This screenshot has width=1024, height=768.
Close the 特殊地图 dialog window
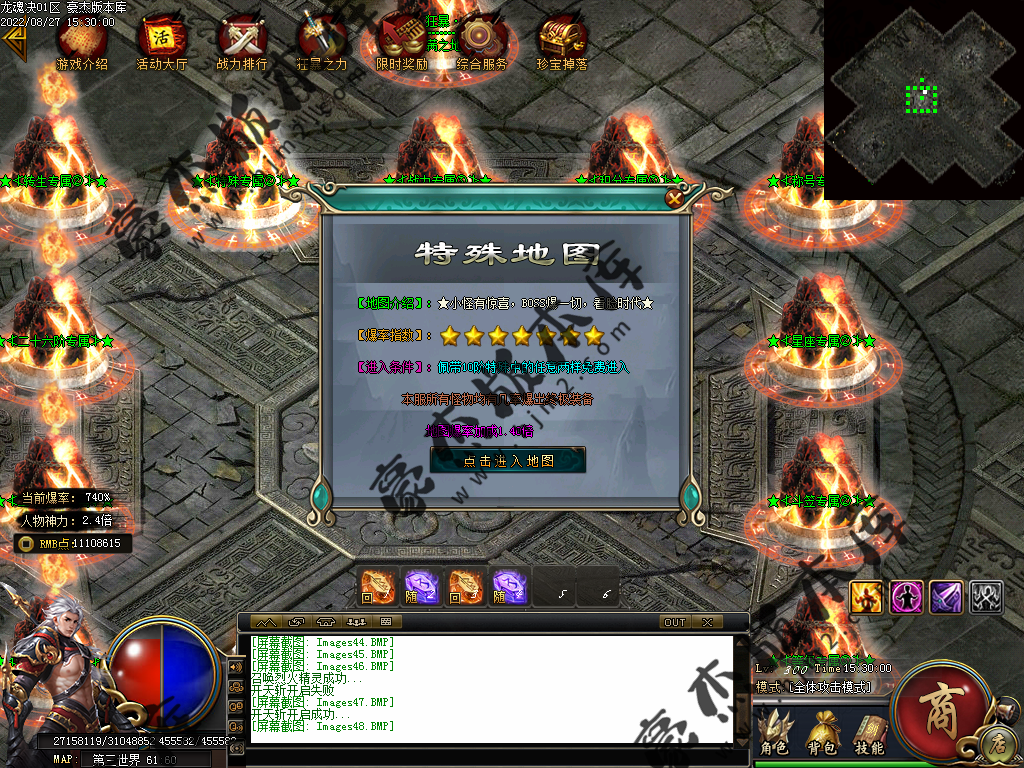click(675, 198)
